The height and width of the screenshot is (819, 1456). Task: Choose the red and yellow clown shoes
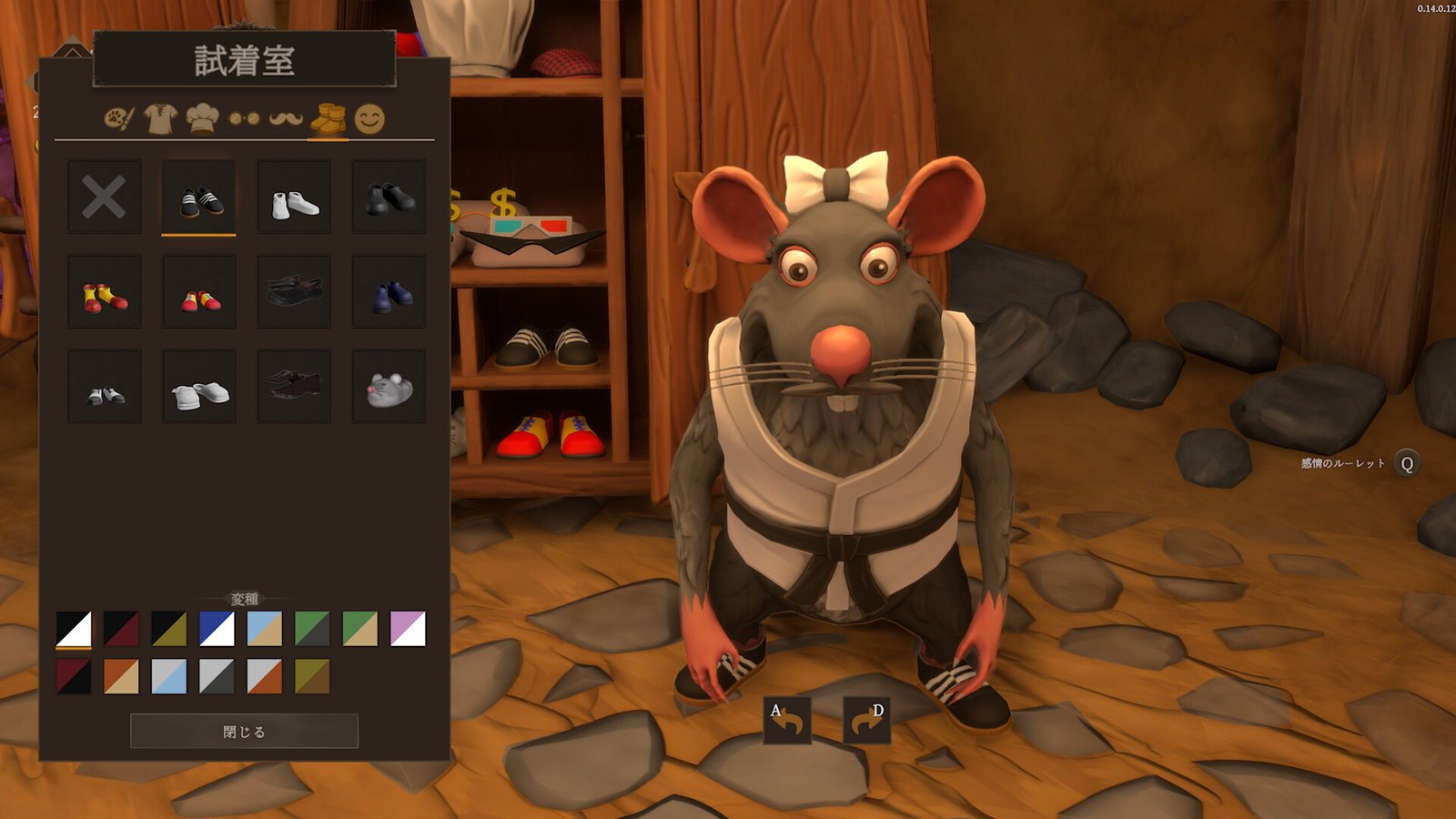104,292
